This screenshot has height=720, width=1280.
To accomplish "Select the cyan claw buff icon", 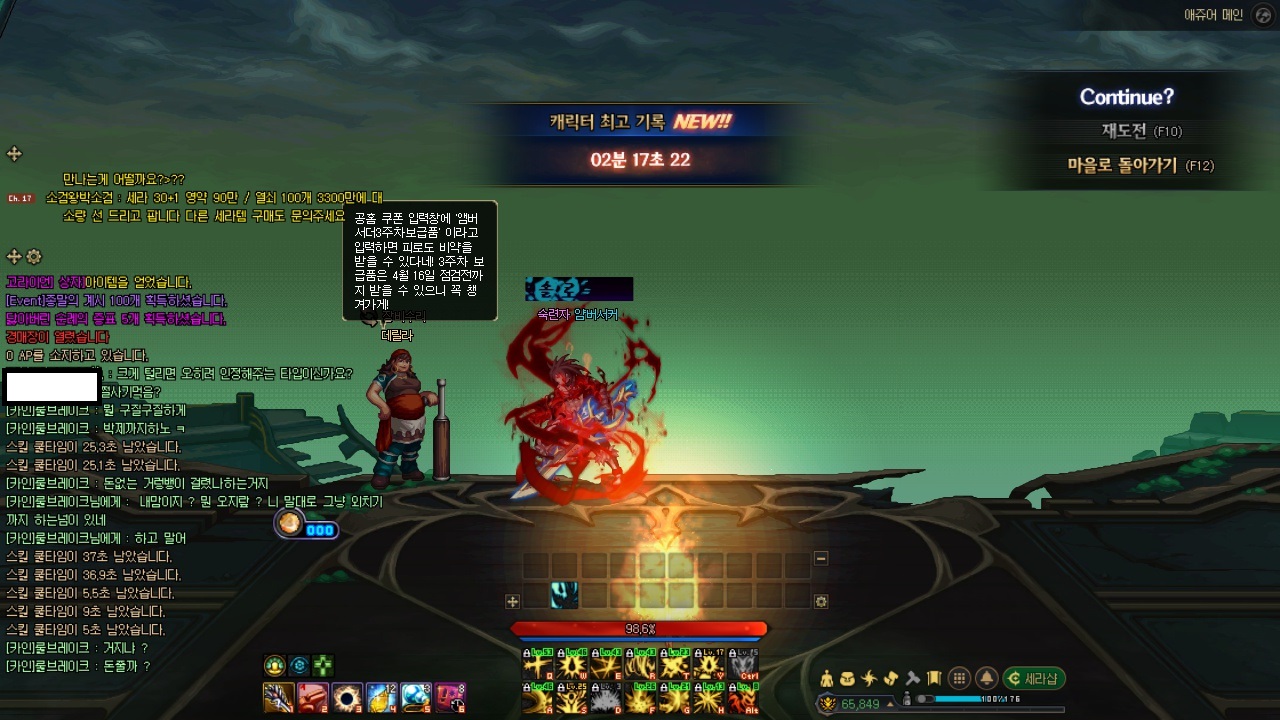I will click(564, 595).
